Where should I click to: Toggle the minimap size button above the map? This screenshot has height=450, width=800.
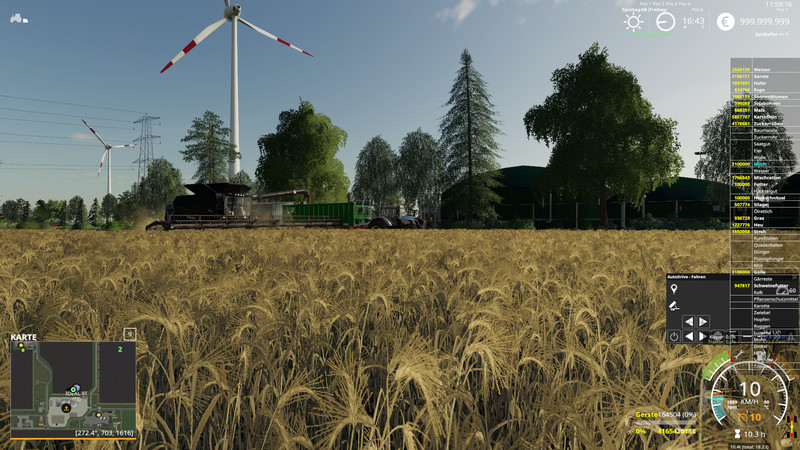tap(130, 333)
